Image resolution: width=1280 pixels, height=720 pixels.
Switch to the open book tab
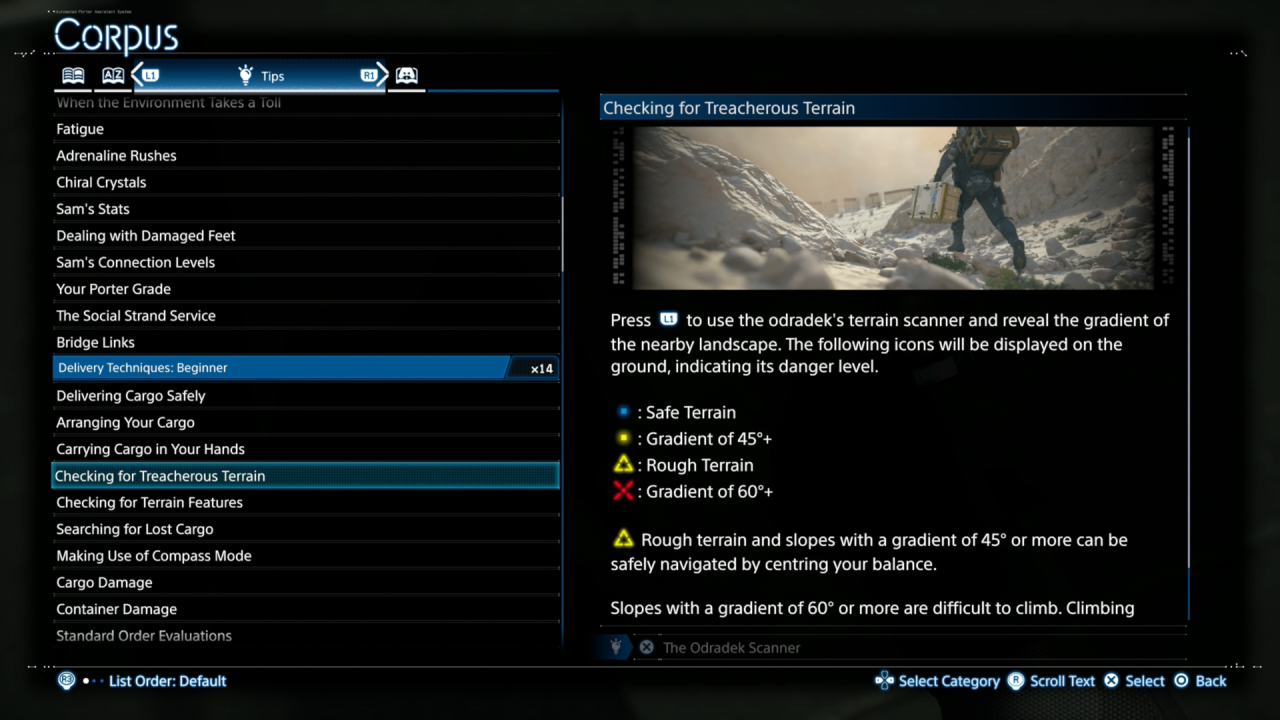[x=73, y=76]
